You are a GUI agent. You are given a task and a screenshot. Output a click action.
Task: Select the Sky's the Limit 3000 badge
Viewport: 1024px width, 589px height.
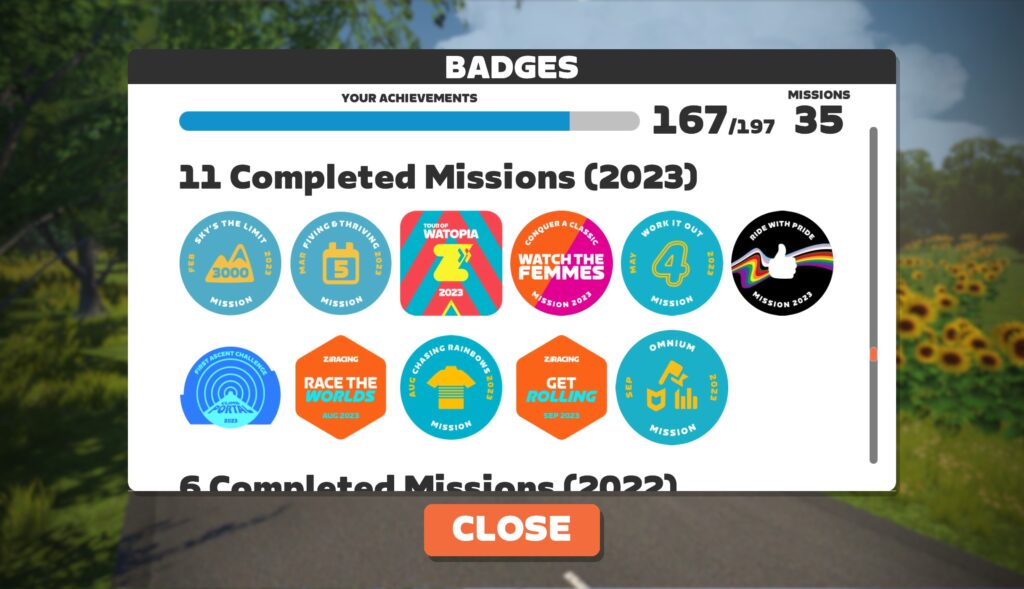pos(231,263)
